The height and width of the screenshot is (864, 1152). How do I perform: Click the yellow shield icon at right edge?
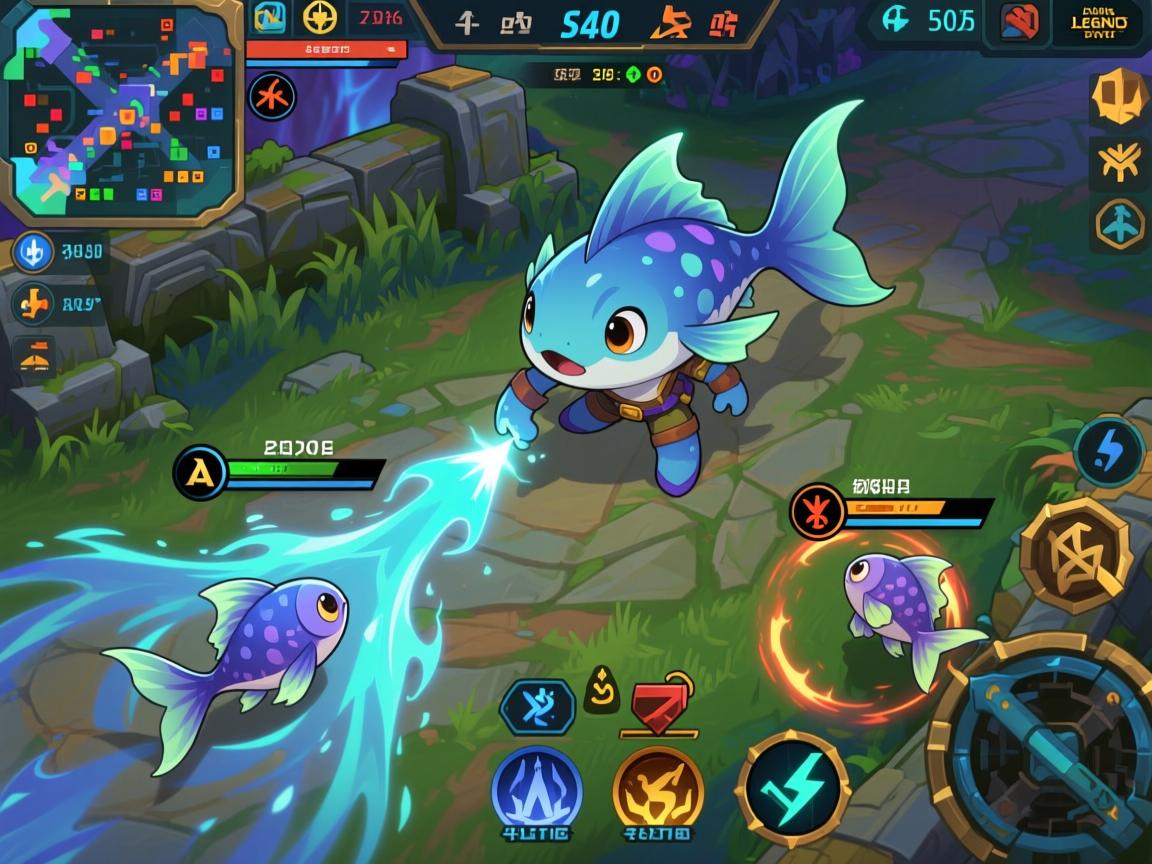(x=1119, y=97)
